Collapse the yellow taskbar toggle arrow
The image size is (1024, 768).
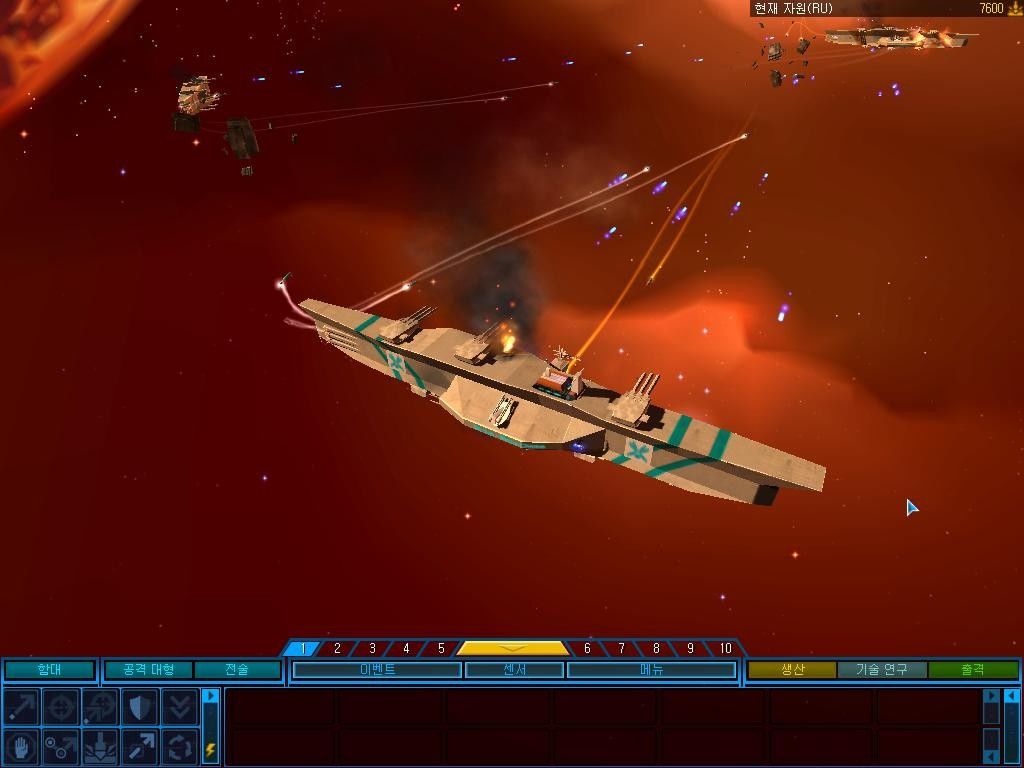pyautogui.click(x=513, y=648)
